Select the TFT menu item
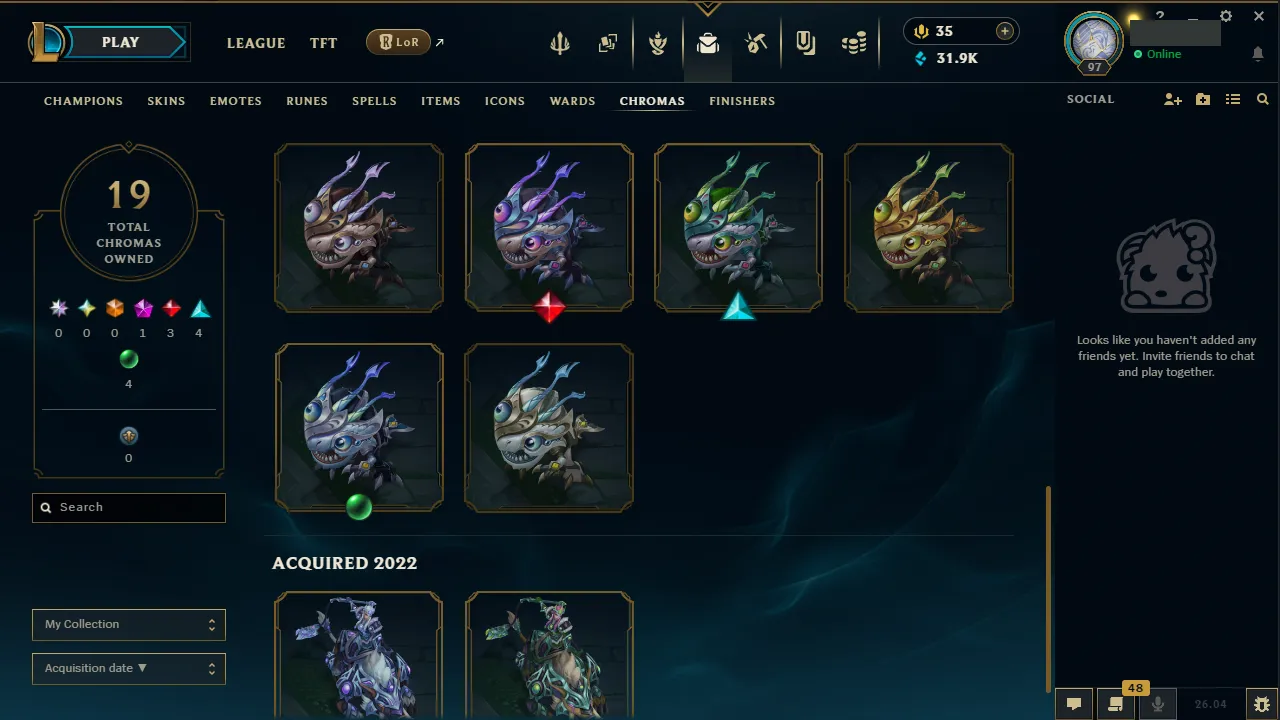Screen dimensions: 1280x720 [323, 43]
